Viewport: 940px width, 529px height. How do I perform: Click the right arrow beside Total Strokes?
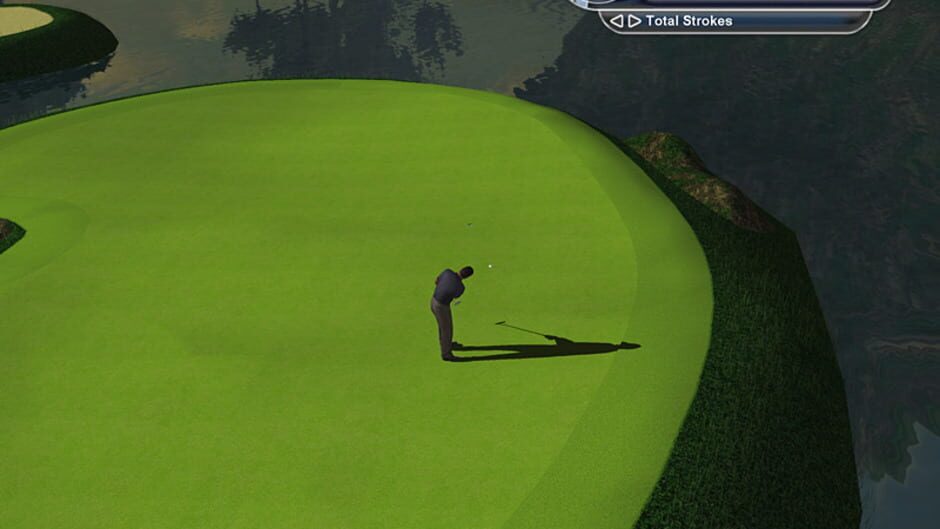[x=634, y=21]
